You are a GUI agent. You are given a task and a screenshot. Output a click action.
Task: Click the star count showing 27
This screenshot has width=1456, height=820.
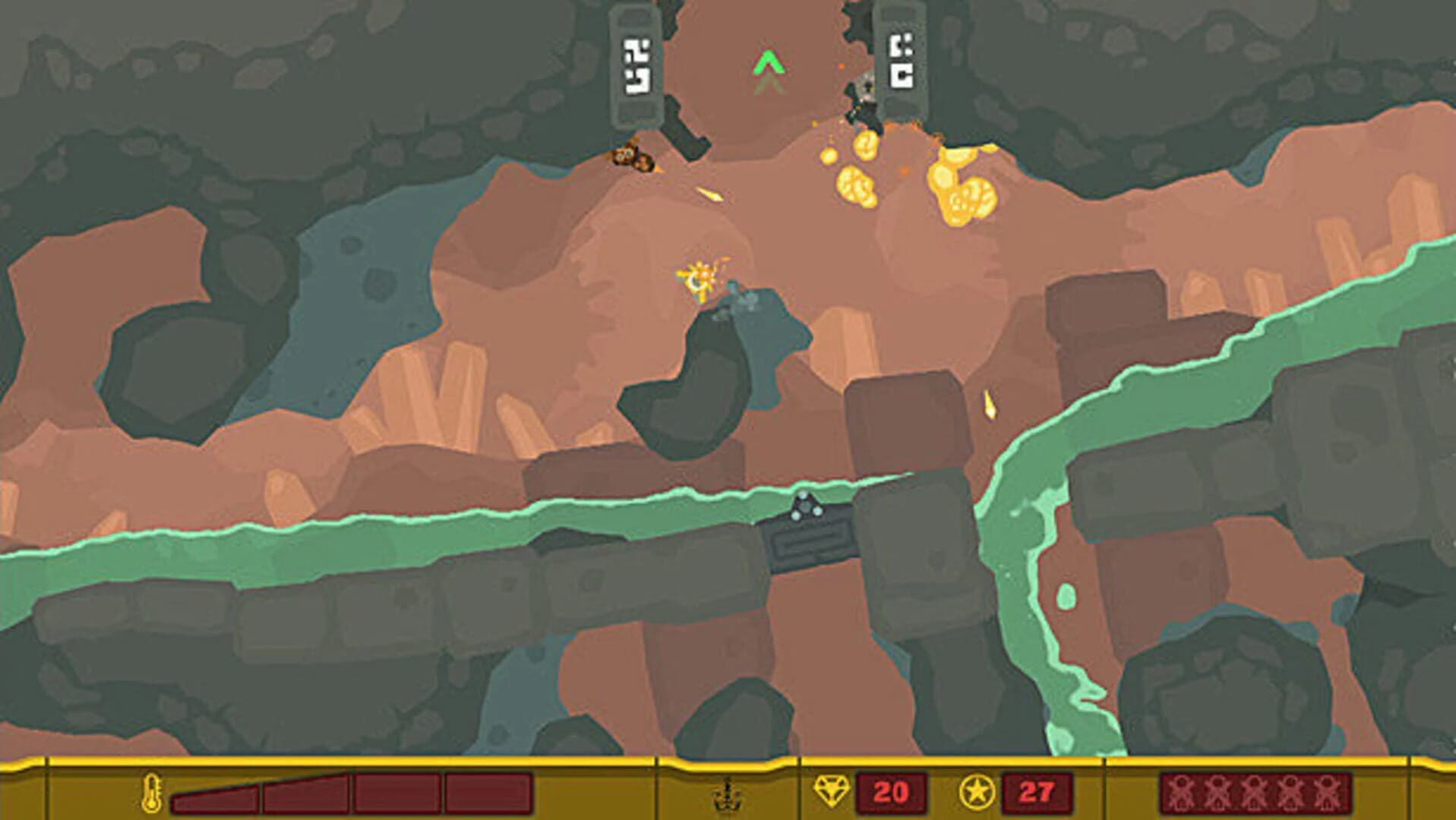(1037, 791)
